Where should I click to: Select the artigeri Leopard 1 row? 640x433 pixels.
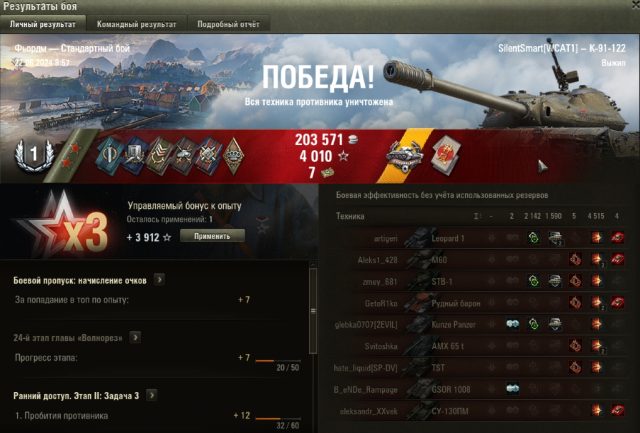pyautogui.click(x=480, y=238)
